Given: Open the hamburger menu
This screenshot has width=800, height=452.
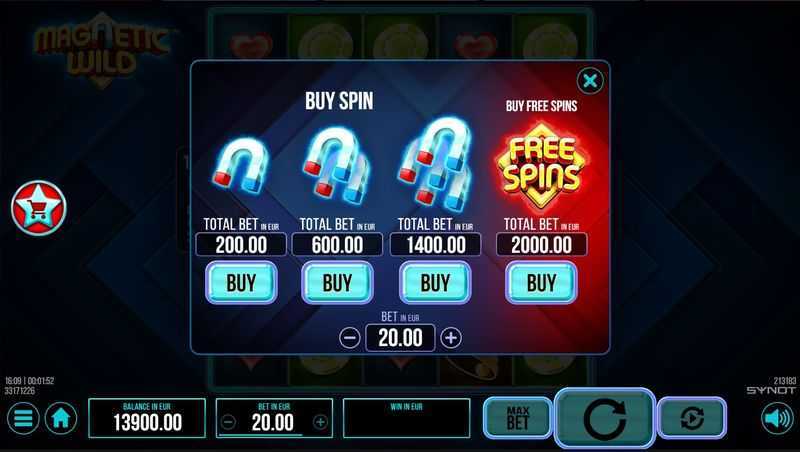Looking at the screenshot, I should point(22,418).
